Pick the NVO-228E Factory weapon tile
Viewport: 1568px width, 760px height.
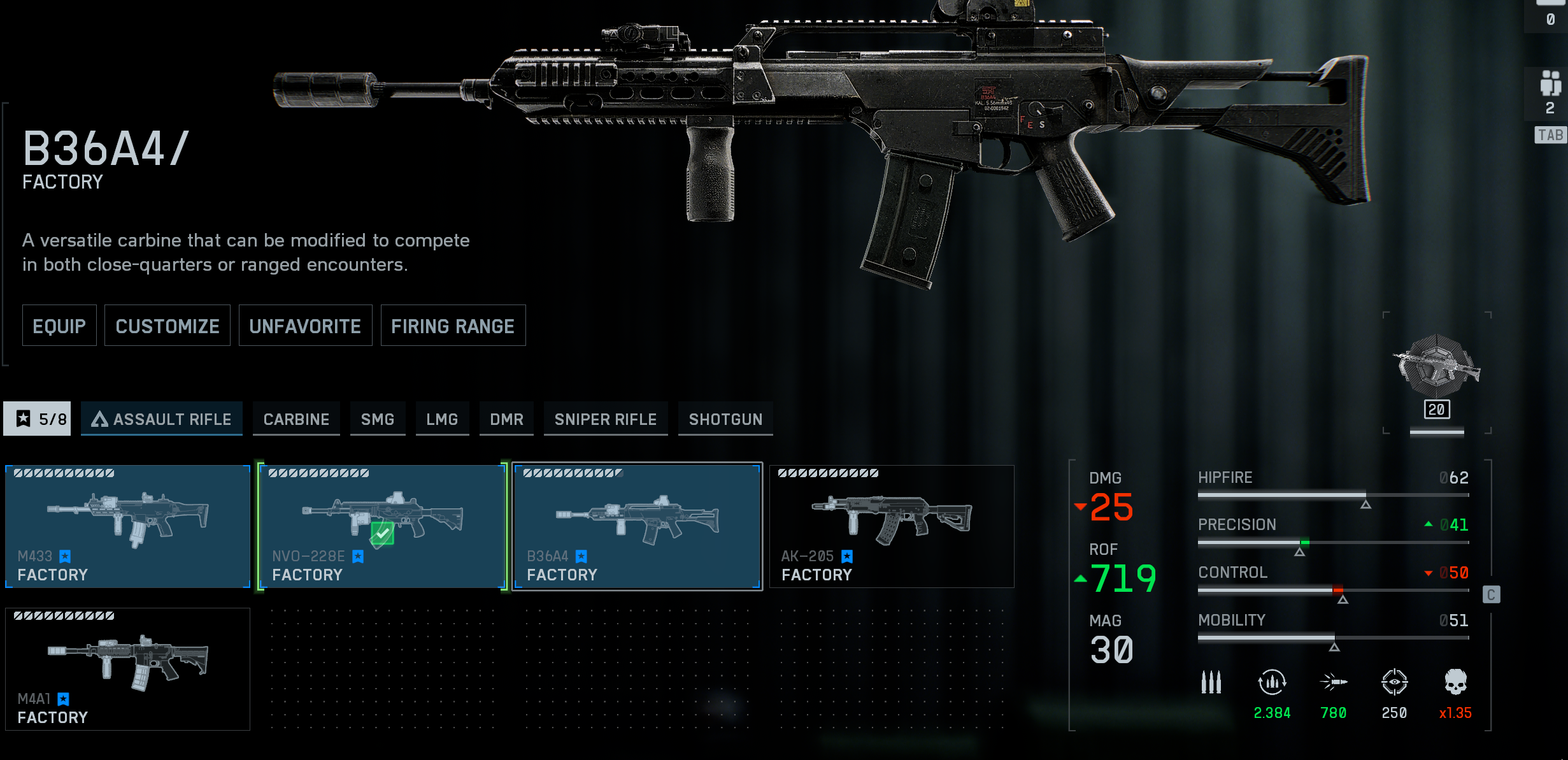(382, 526)
